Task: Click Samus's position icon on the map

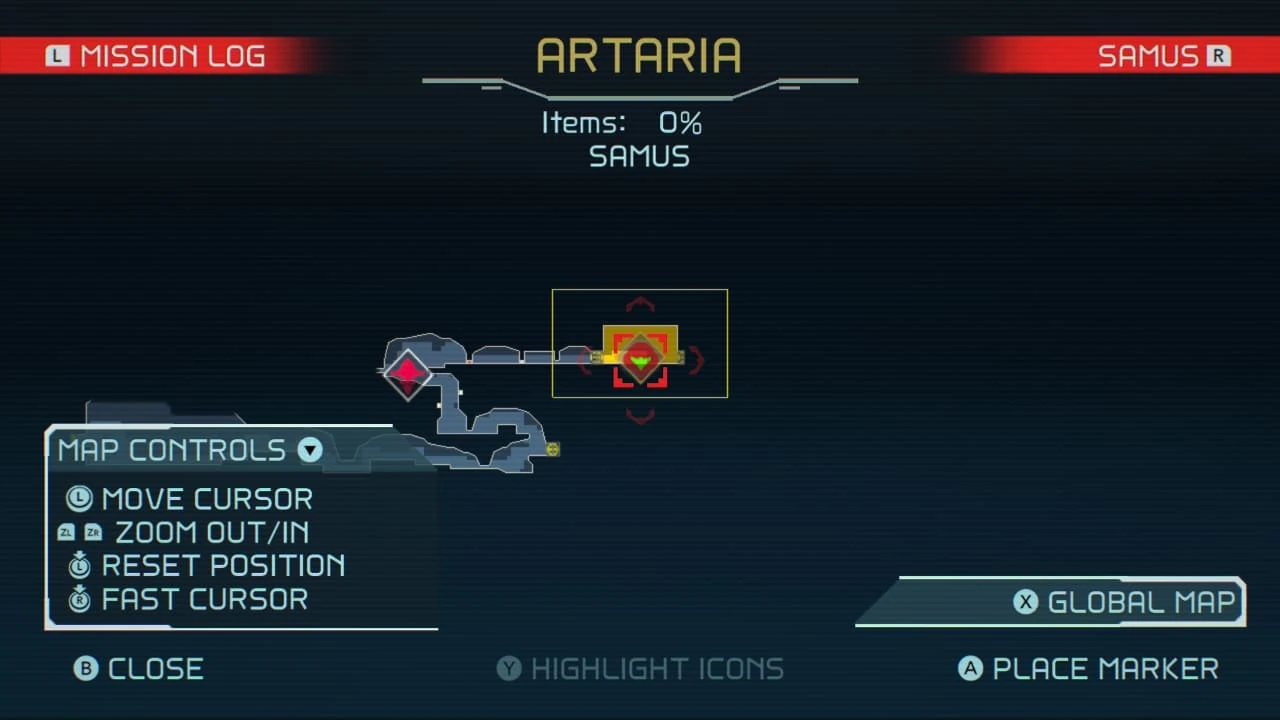Action: pos(640,359)
